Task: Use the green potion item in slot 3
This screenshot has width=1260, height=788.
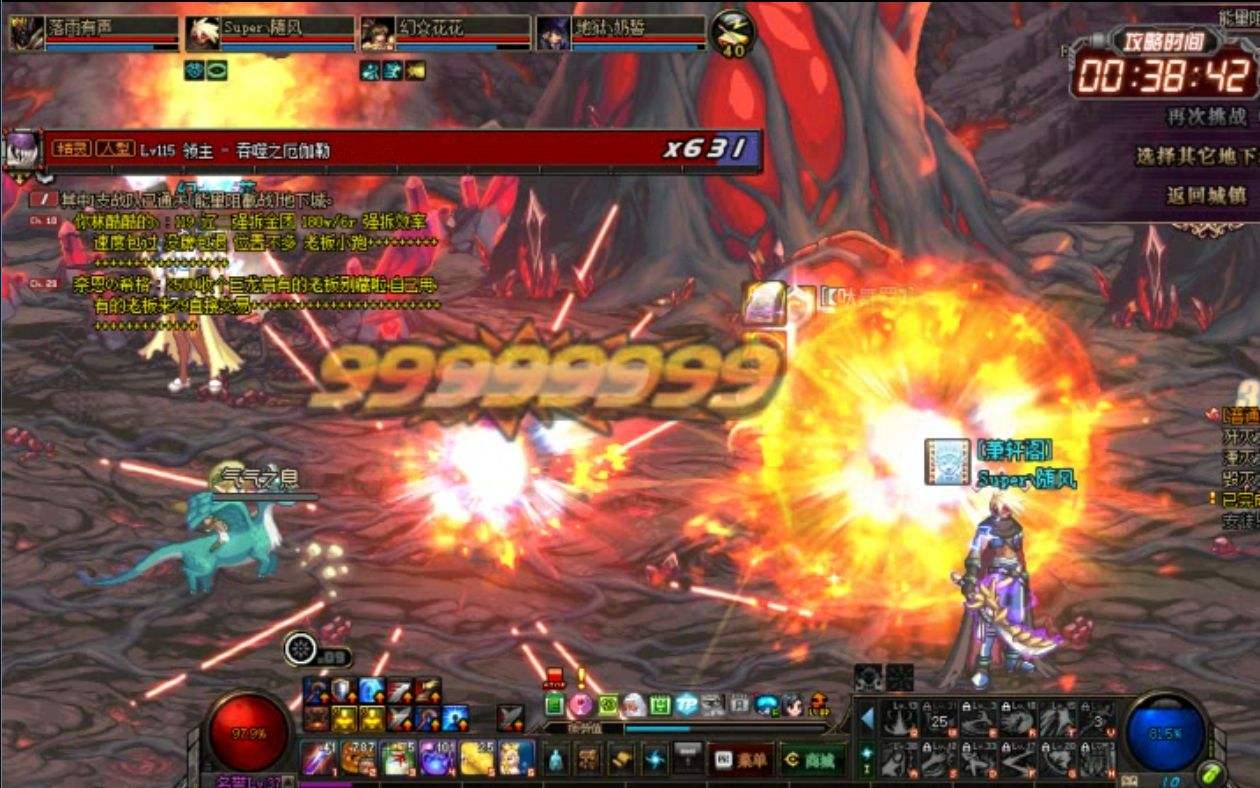Action: click(399, 758)
